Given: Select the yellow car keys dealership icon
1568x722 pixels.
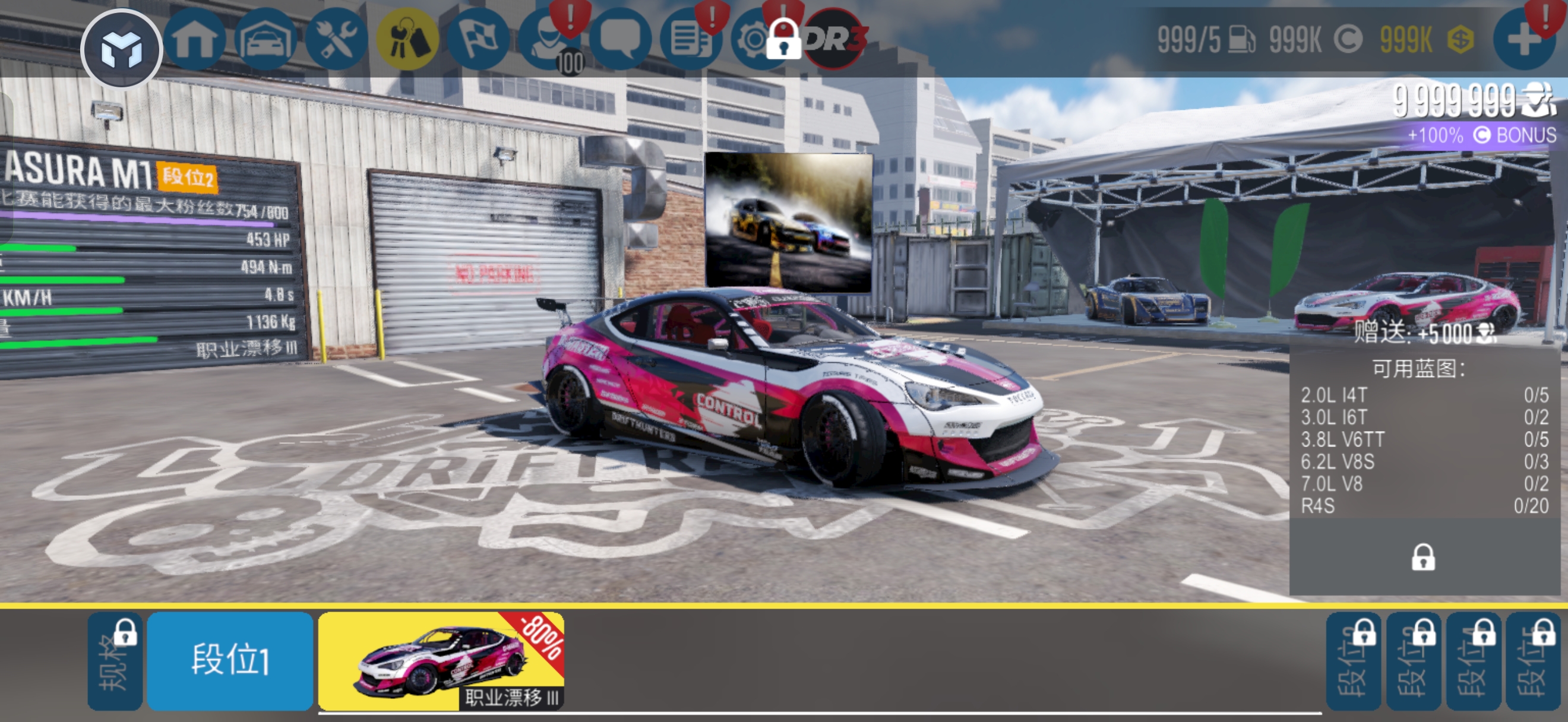Looking at the screenshot, I should point(407,40).
